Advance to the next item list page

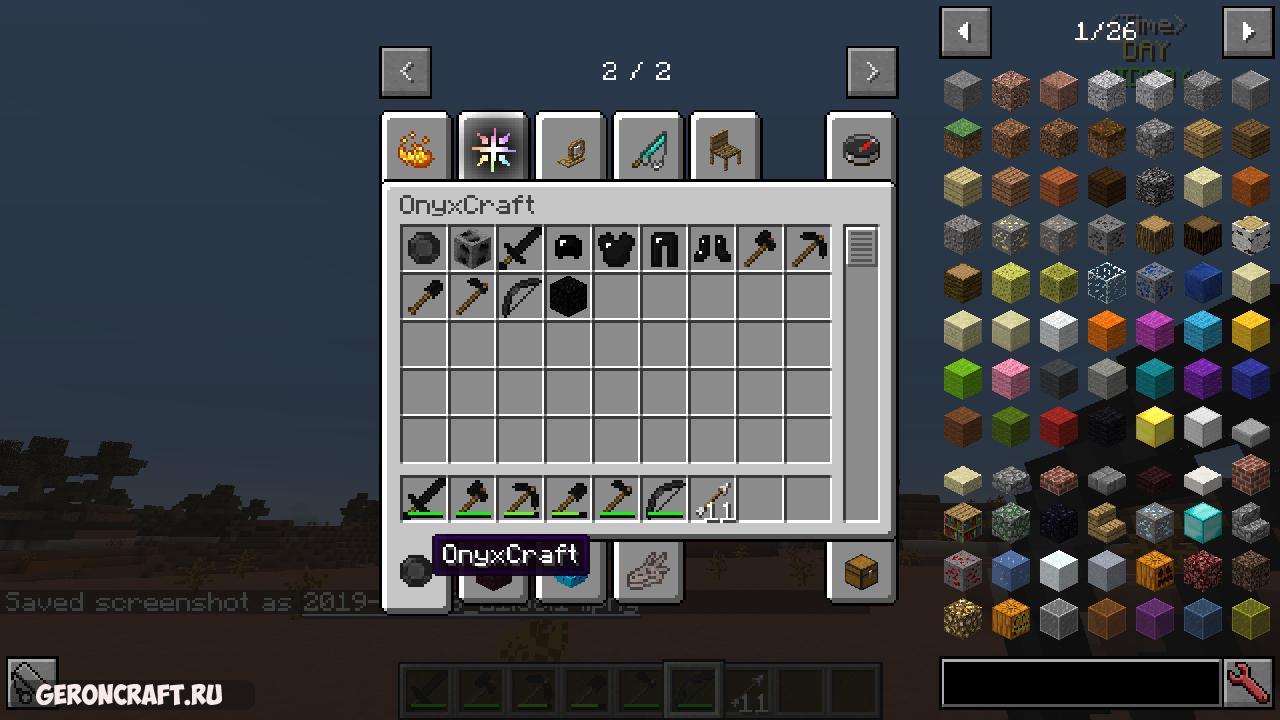point(1247,32)
